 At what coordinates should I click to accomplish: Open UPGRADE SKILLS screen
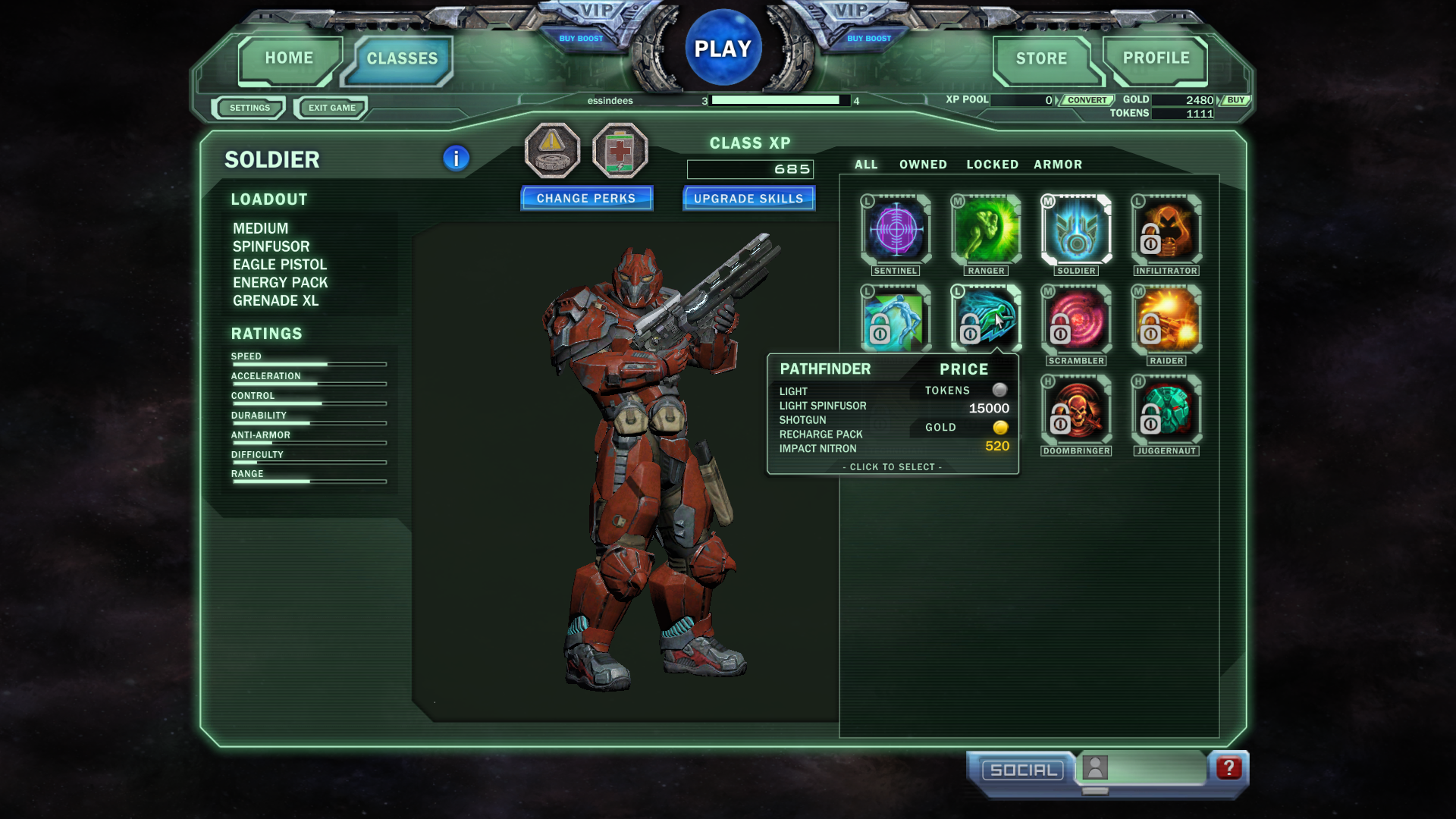(748, 199)
